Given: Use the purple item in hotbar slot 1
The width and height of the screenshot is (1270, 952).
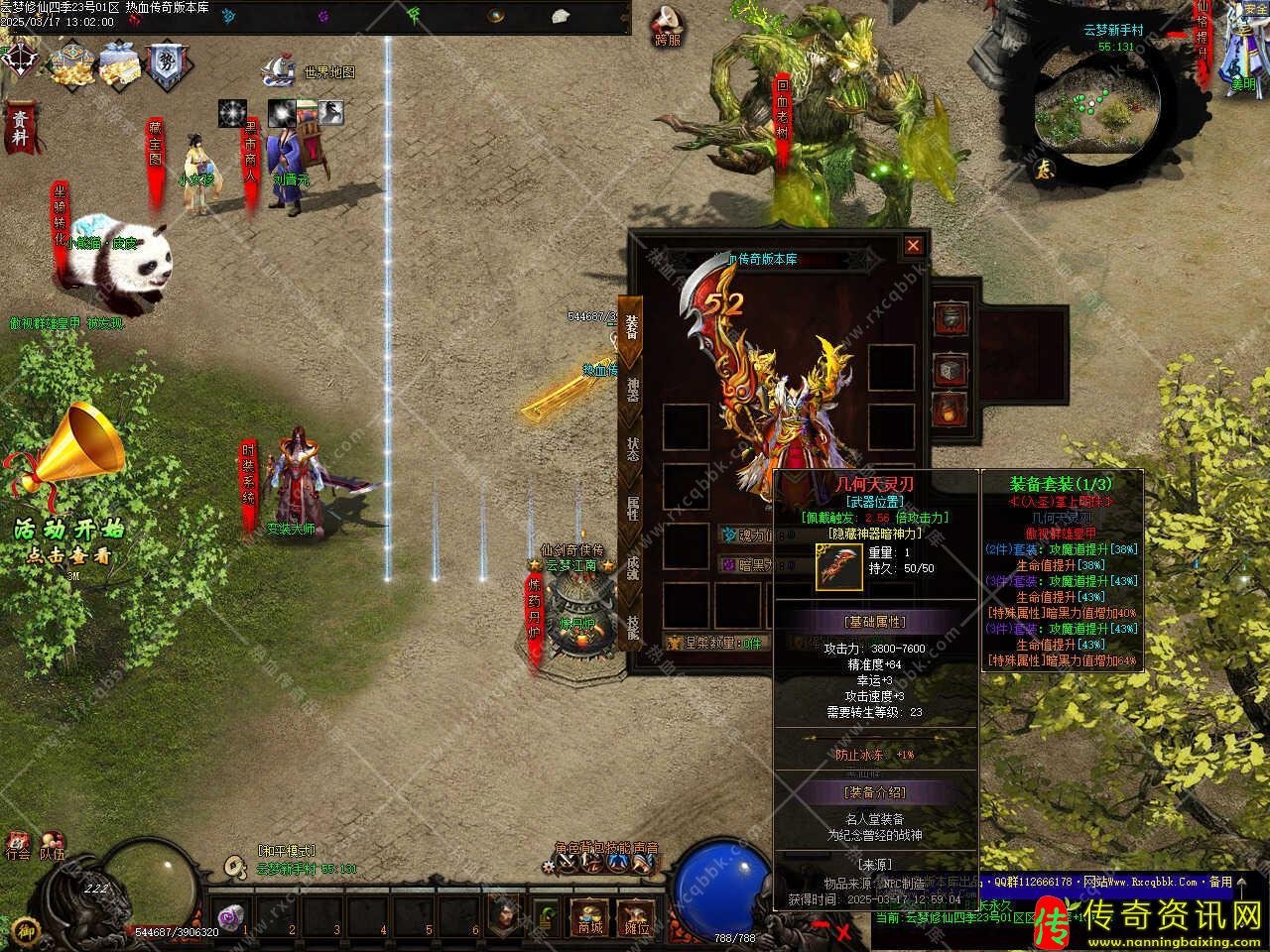Looking at the screenshot, I should (232, 919).
